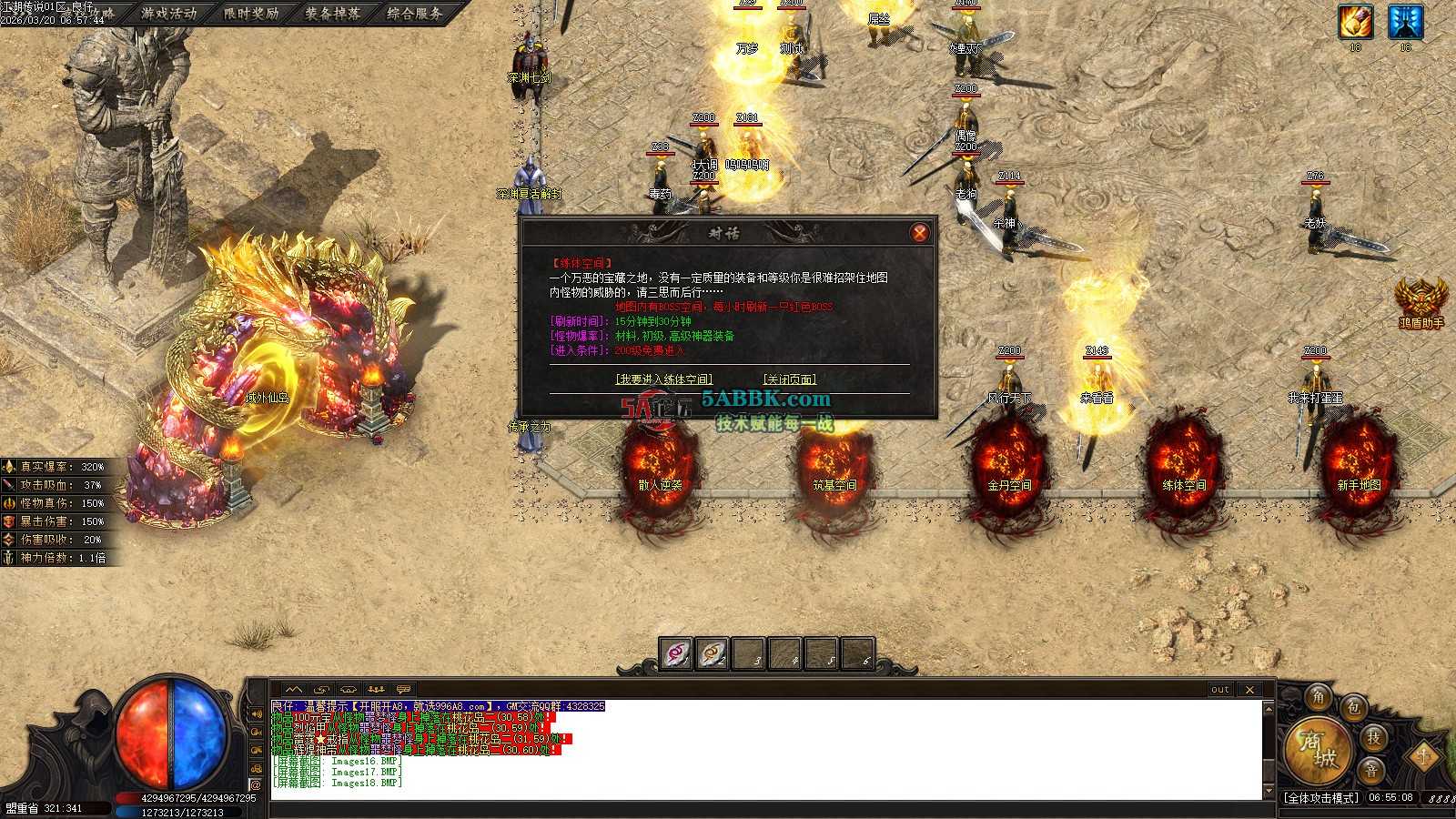
Task: Choose 我要进入练体空间 in the dialog
Action: [663, 379]
